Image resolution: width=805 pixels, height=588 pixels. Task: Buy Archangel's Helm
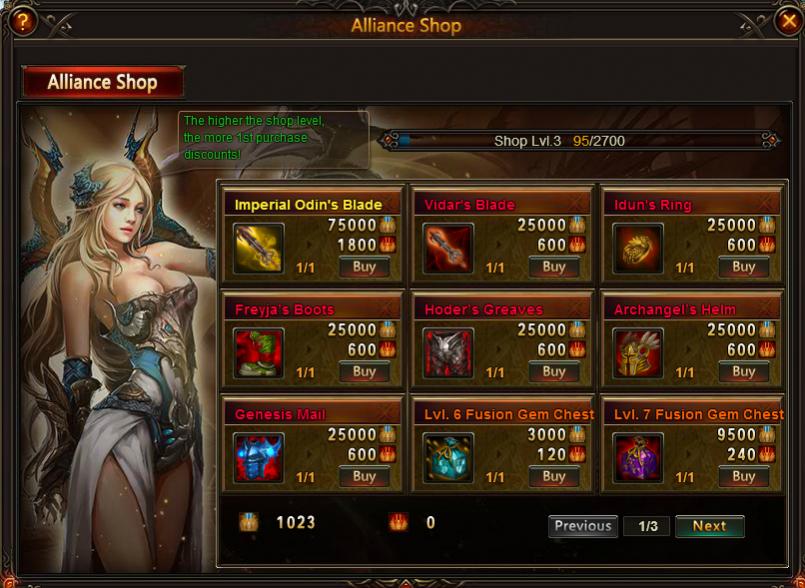(x=743, y=372)
